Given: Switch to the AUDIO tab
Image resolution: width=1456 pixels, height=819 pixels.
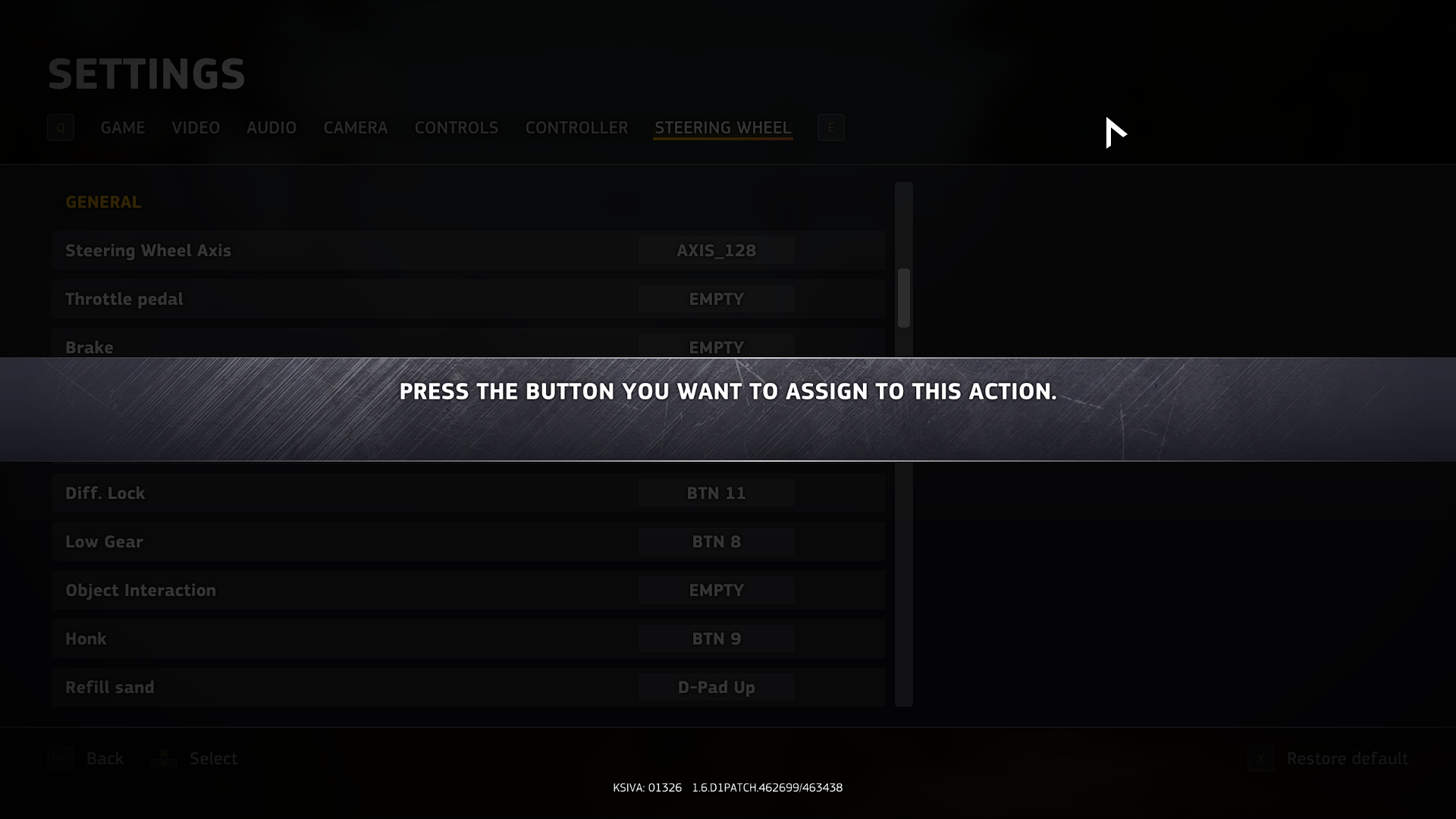Looking at the screenshot, I should coord(271,127).
